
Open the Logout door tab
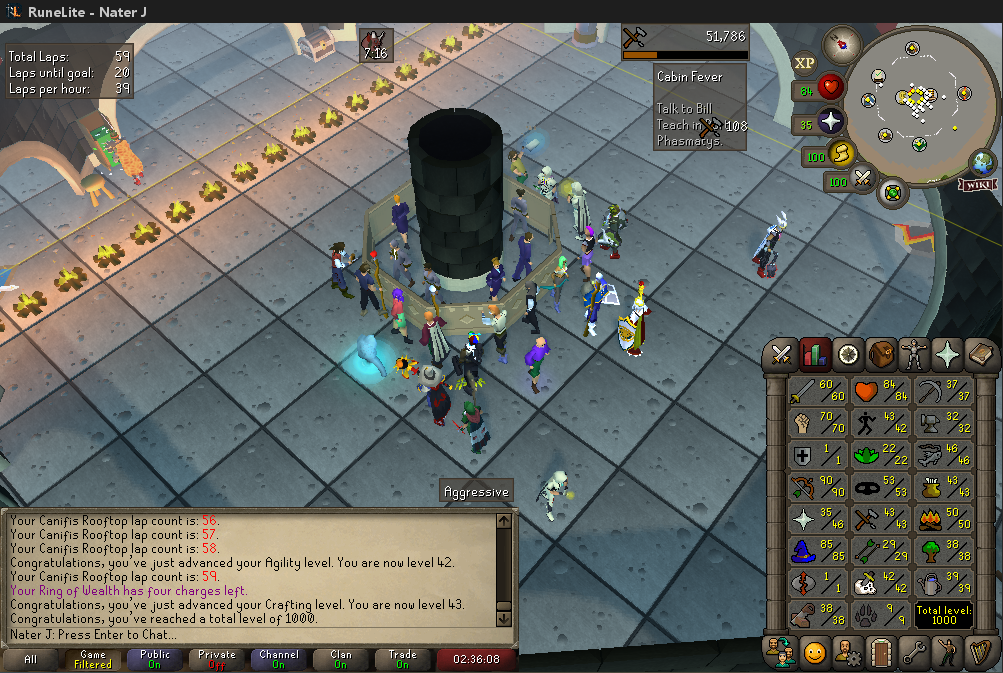tap(881, 651)
